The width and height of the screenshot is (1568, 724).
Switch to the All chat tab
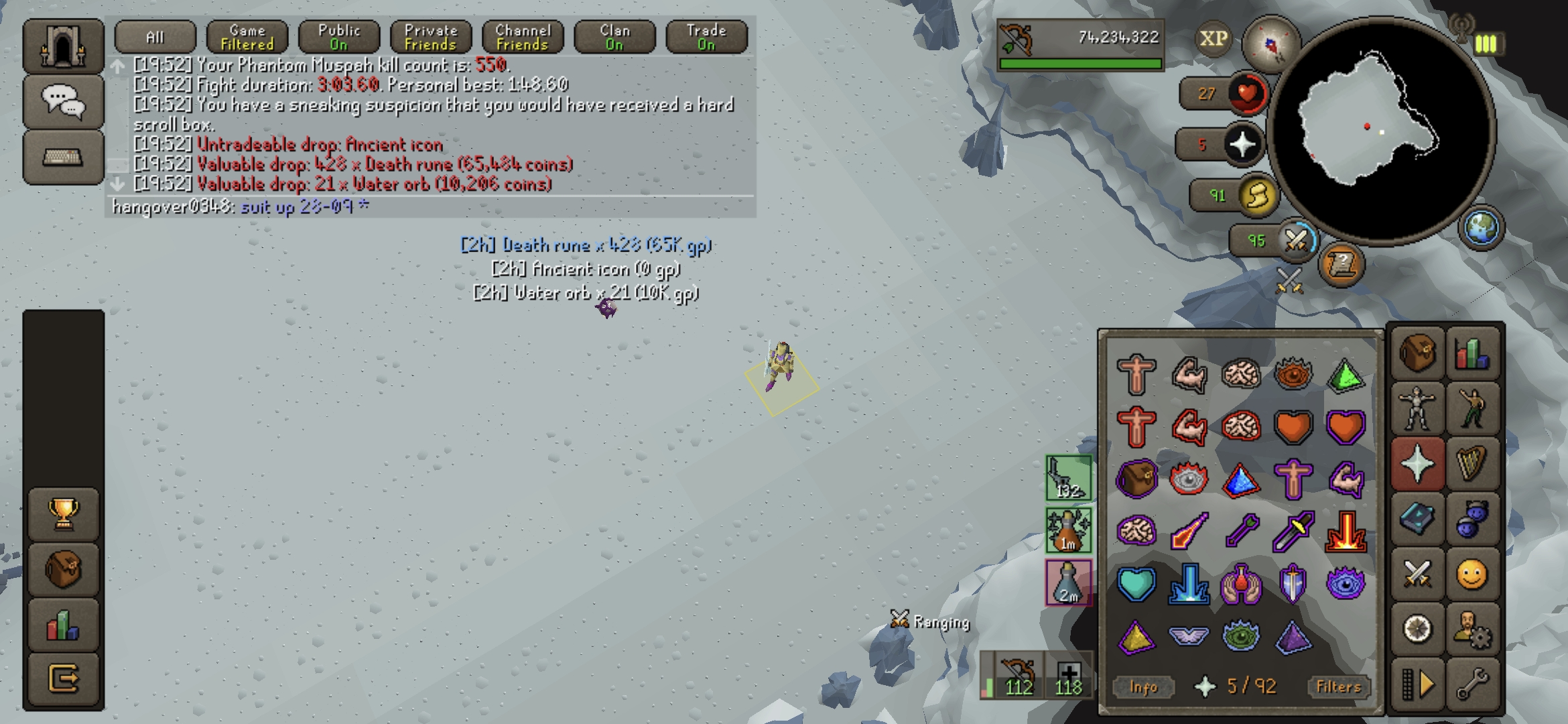(x=155, y=37)
